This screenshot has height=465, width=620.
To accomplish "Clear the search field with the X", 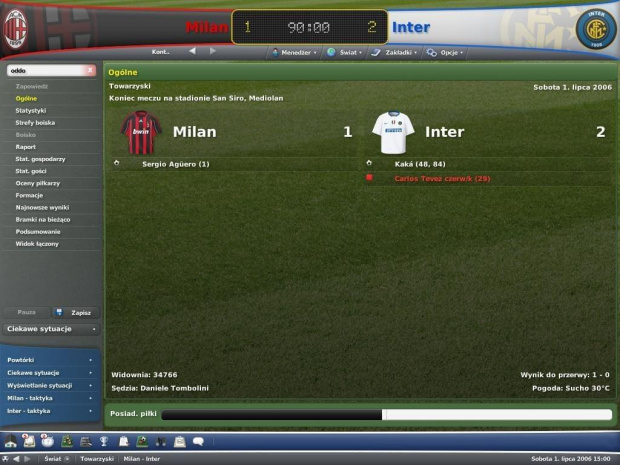I will pyautogui.click(x=90, y=71).
